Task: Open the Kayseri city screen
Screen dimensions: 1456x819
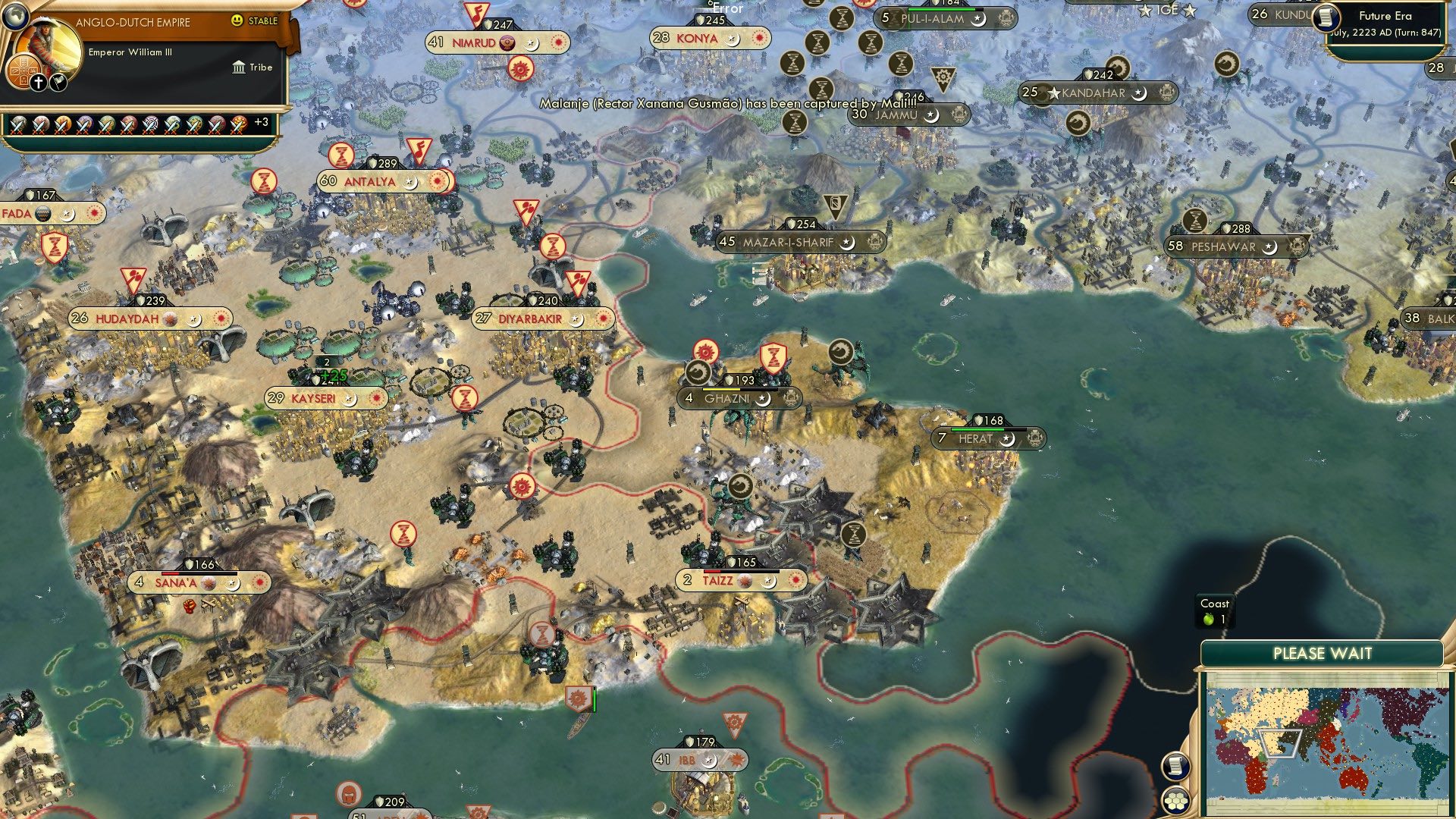Action: click(x=315, y=397)
